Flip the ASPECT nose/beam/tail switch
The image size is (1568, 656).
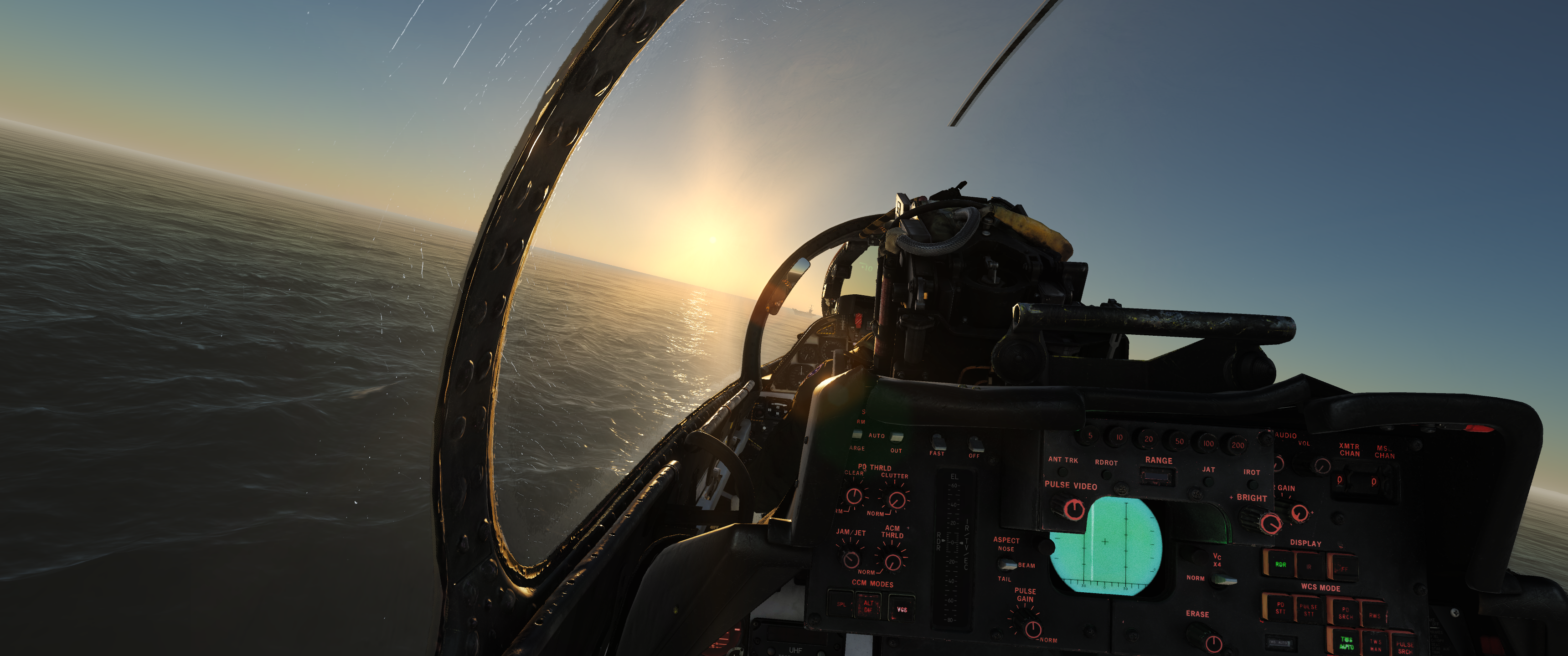(x=1007, y=564)
